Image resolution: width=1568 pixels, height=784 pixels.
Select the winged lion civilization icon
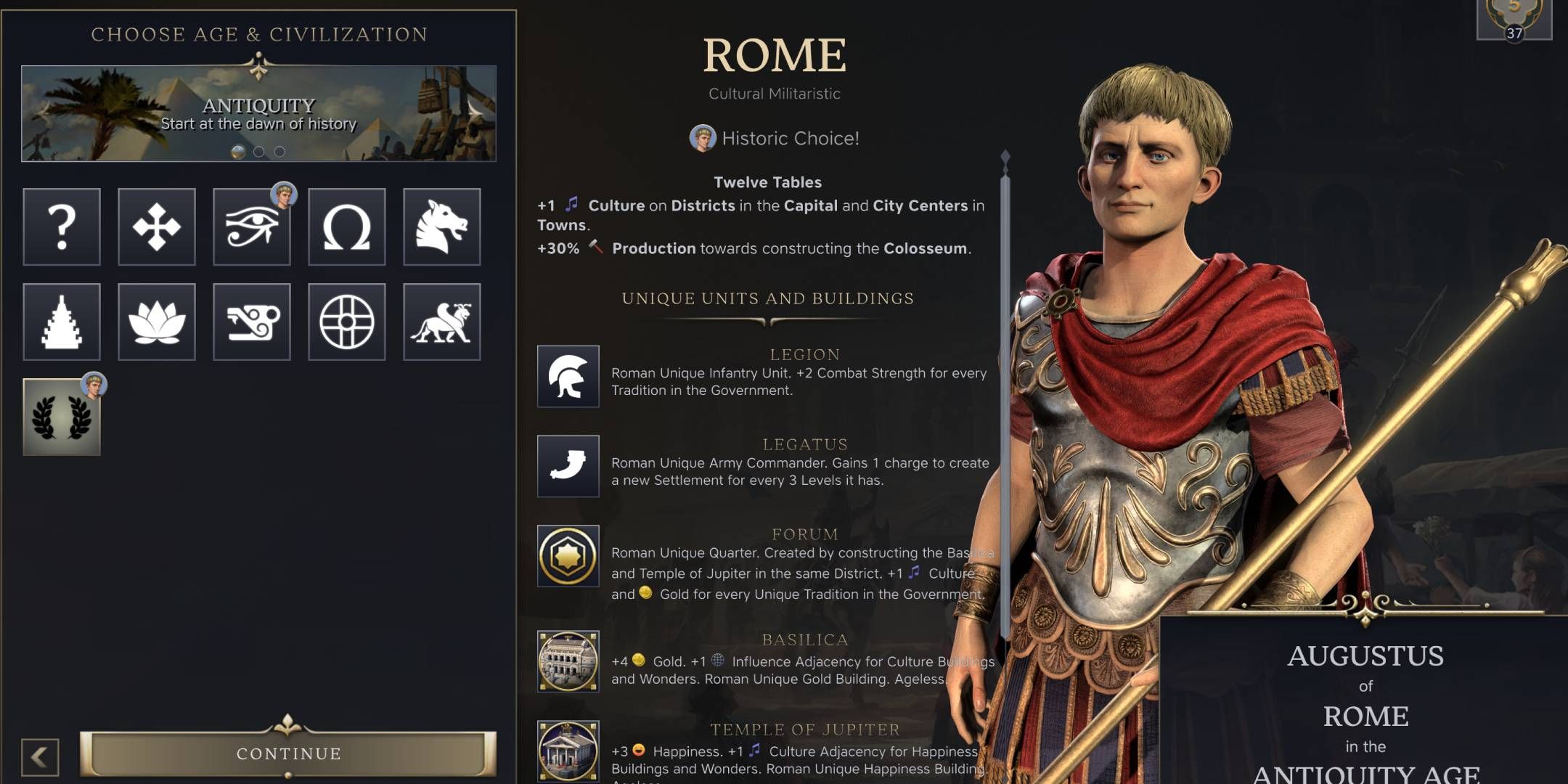(x=441, y=322)
